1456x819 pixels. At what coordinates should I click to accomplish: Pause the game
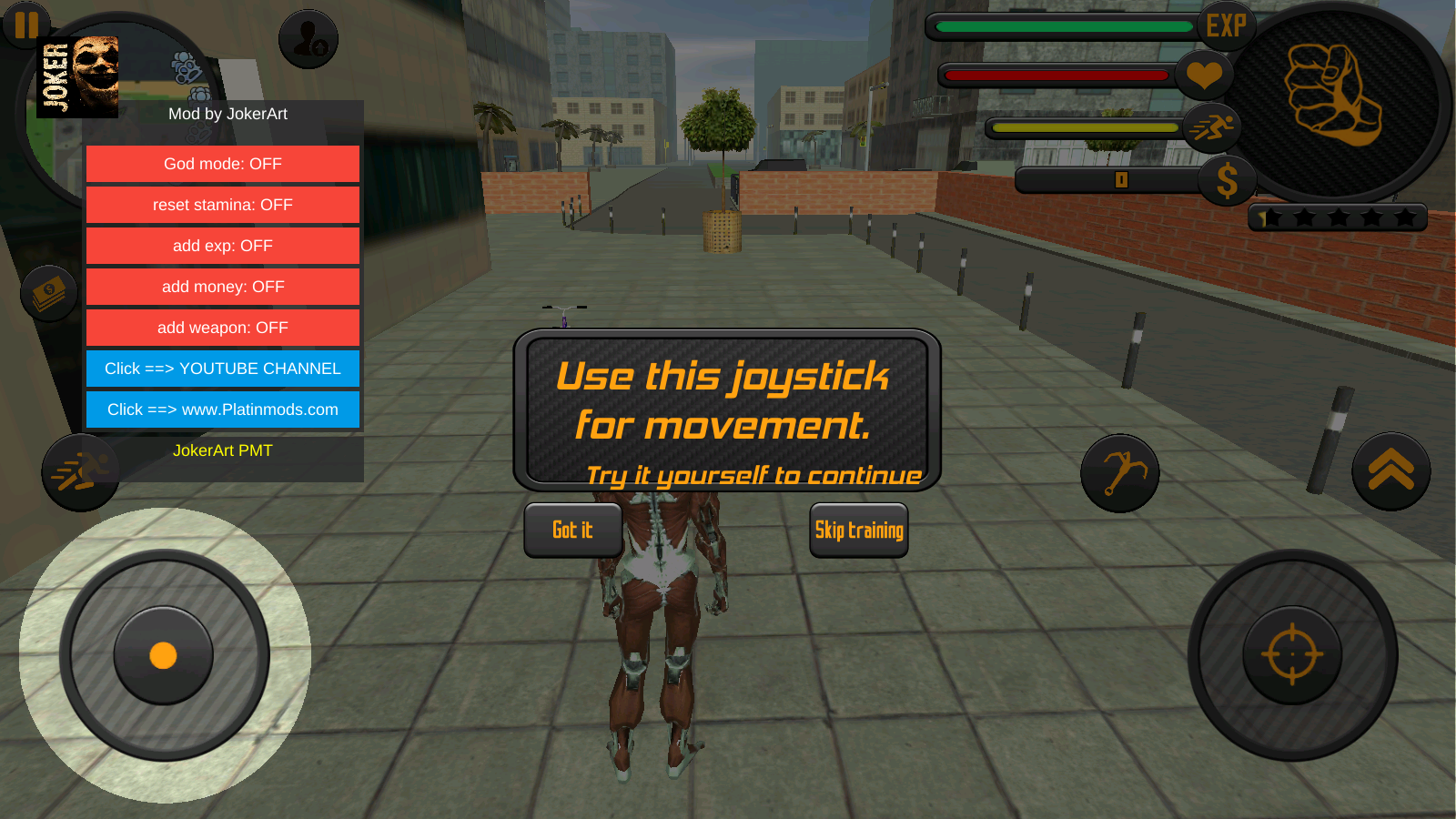point(26,25)
